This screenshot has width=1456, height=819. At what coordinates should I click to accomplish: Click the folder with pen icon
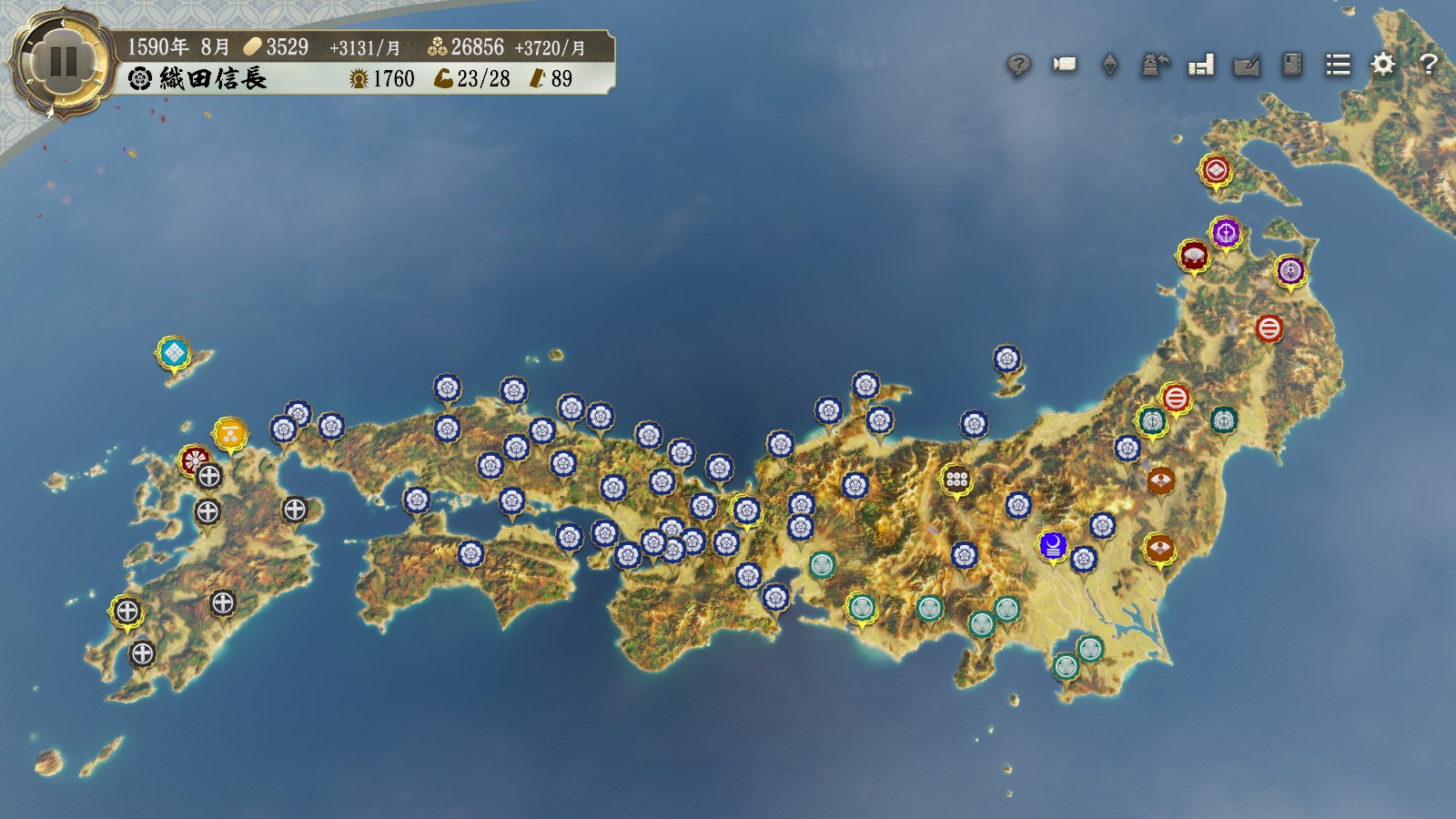point(1246,65)
